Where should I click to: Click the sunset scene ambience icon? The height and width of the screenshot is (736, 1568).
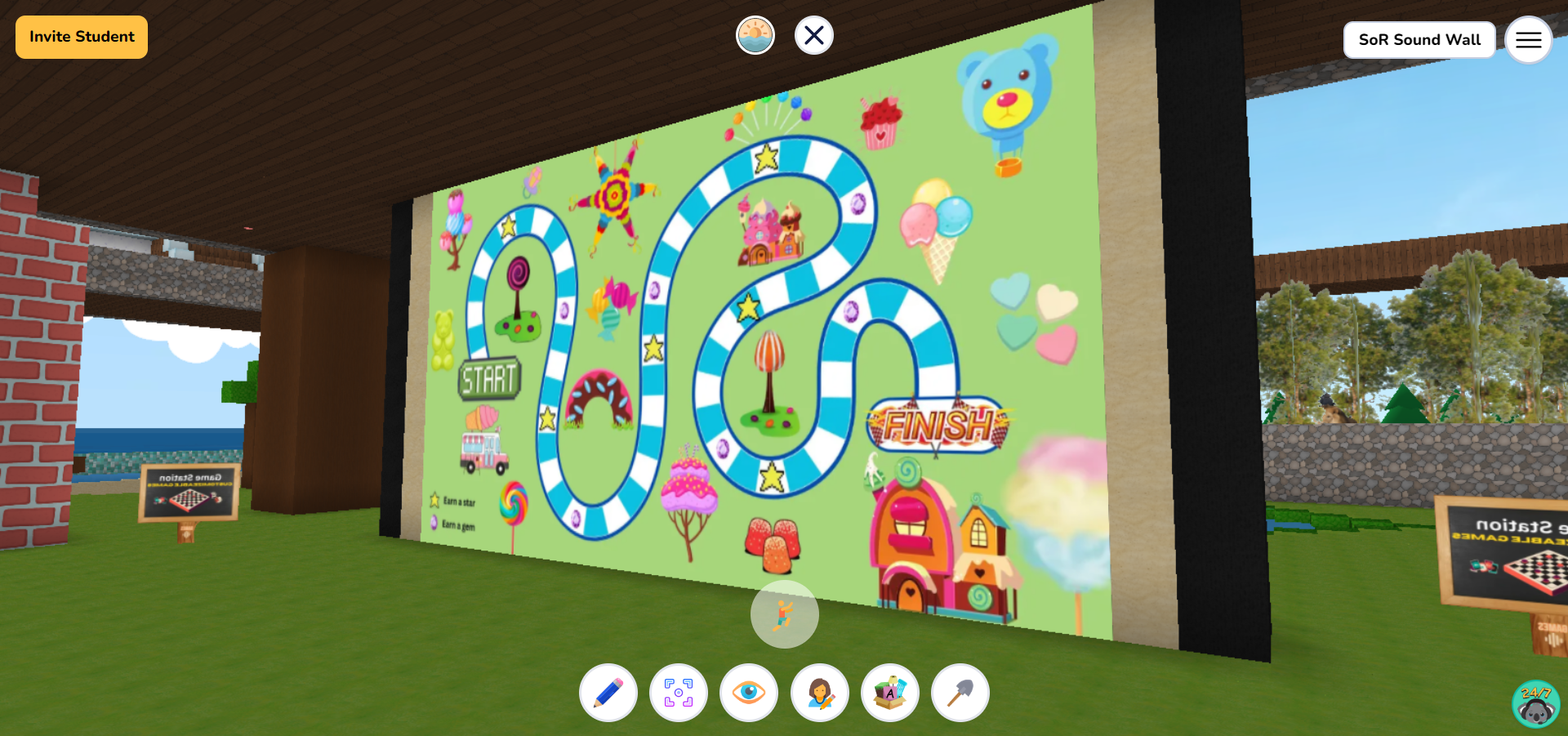pos(755,35)
